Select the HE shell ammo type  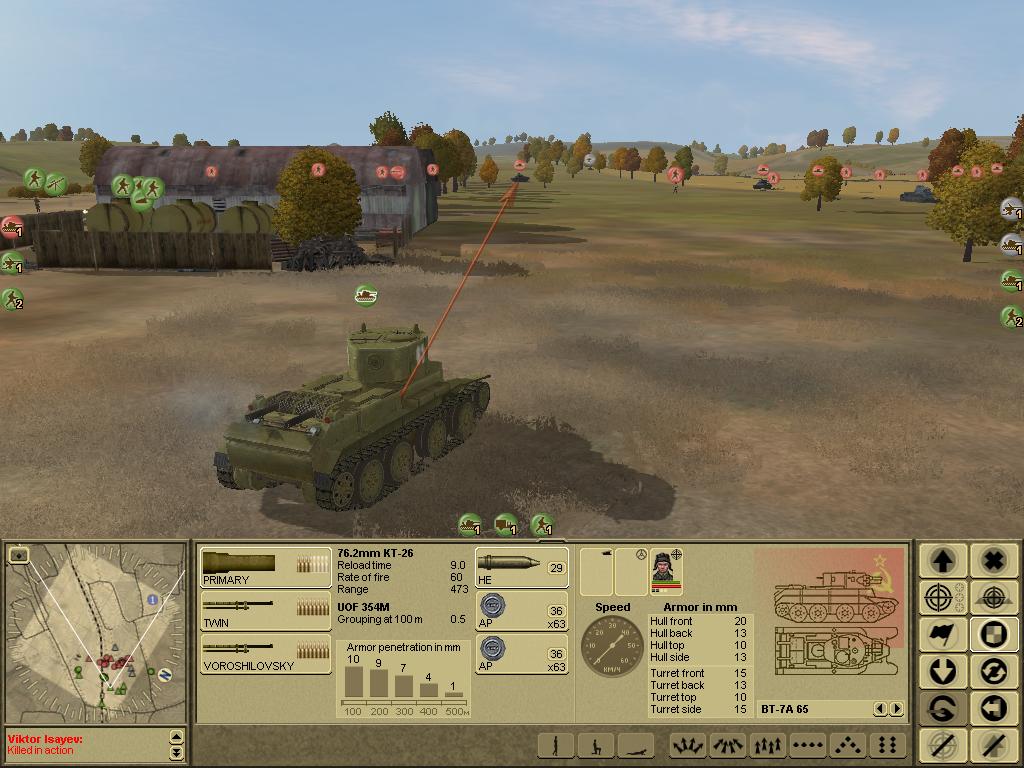point(521,567)
